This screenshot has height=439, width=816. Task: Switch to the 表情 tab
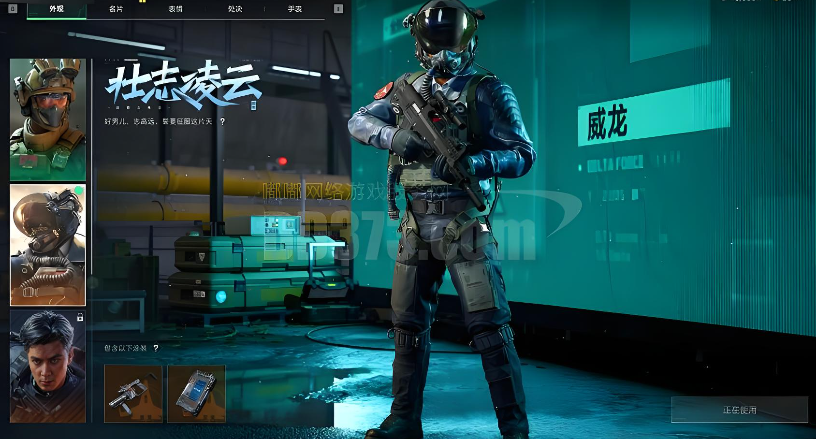tap(176, 9)
